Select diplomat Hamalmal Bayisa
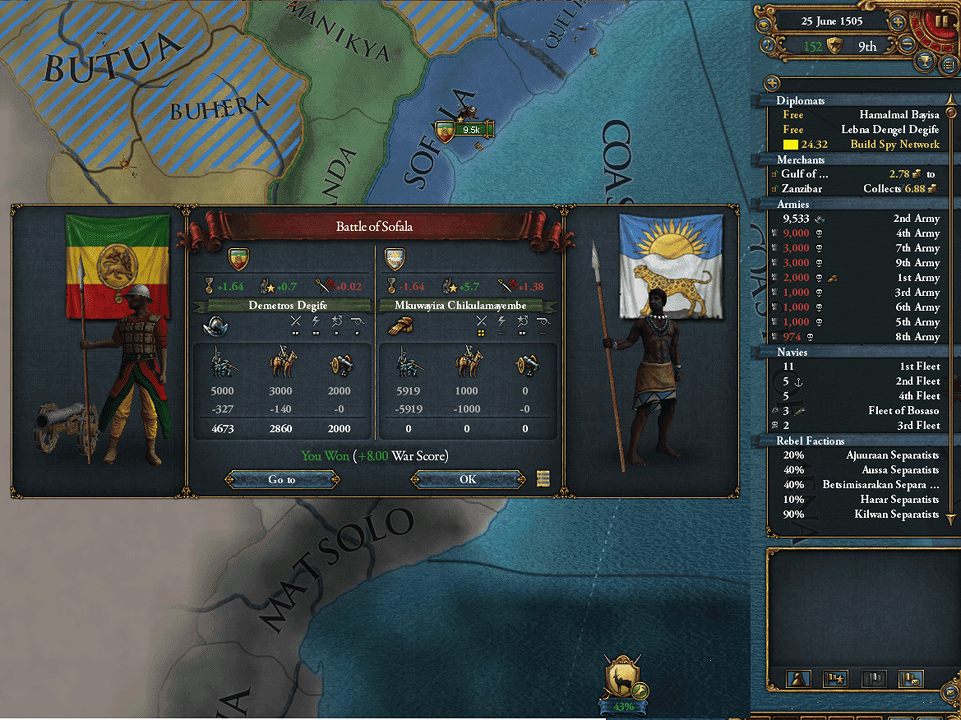The height and width of the screenshot is (720, 961). pyautogui.click(x=860, y=114)
